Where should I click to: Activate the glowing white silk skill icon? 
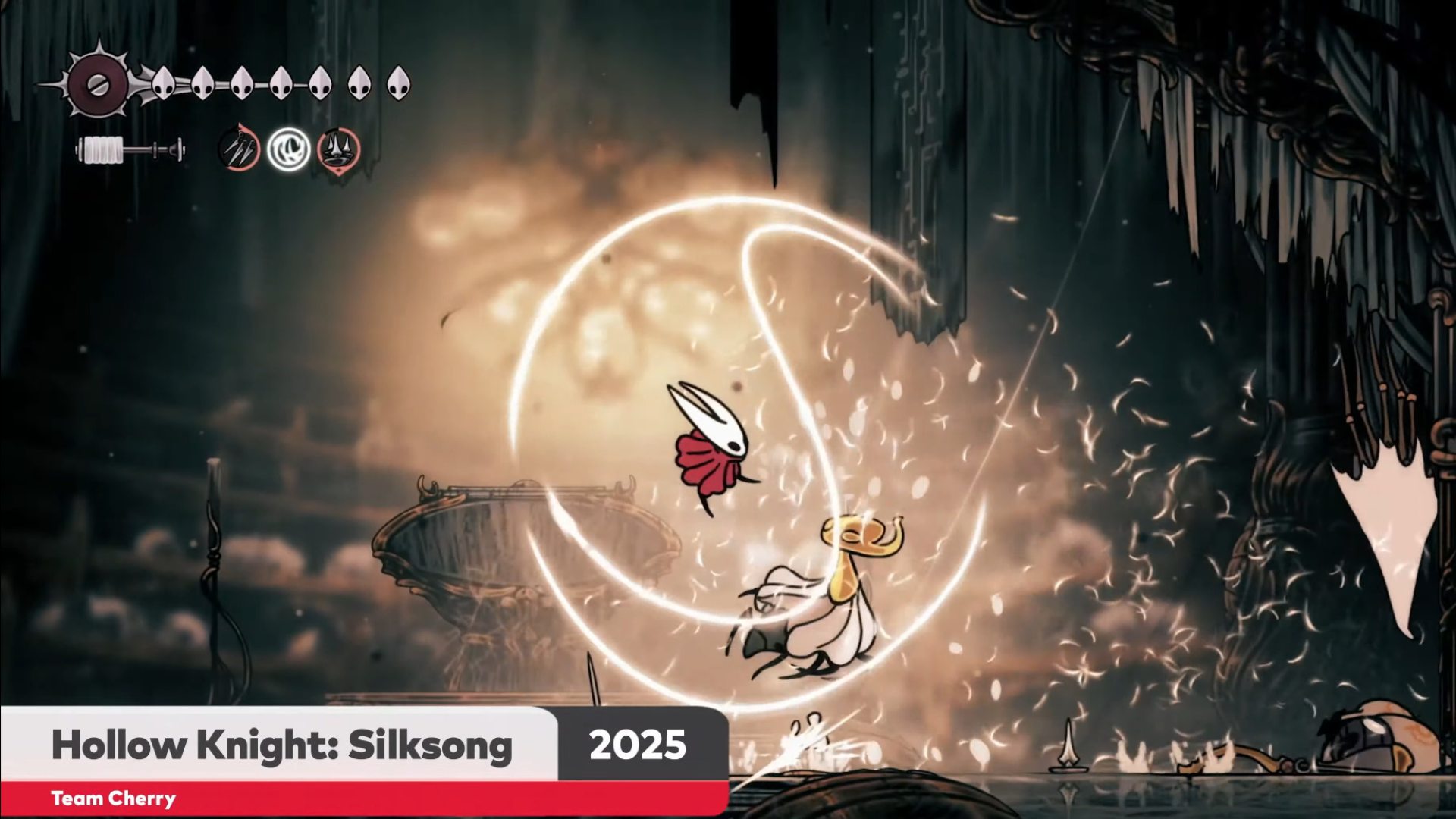pos(289,149)
